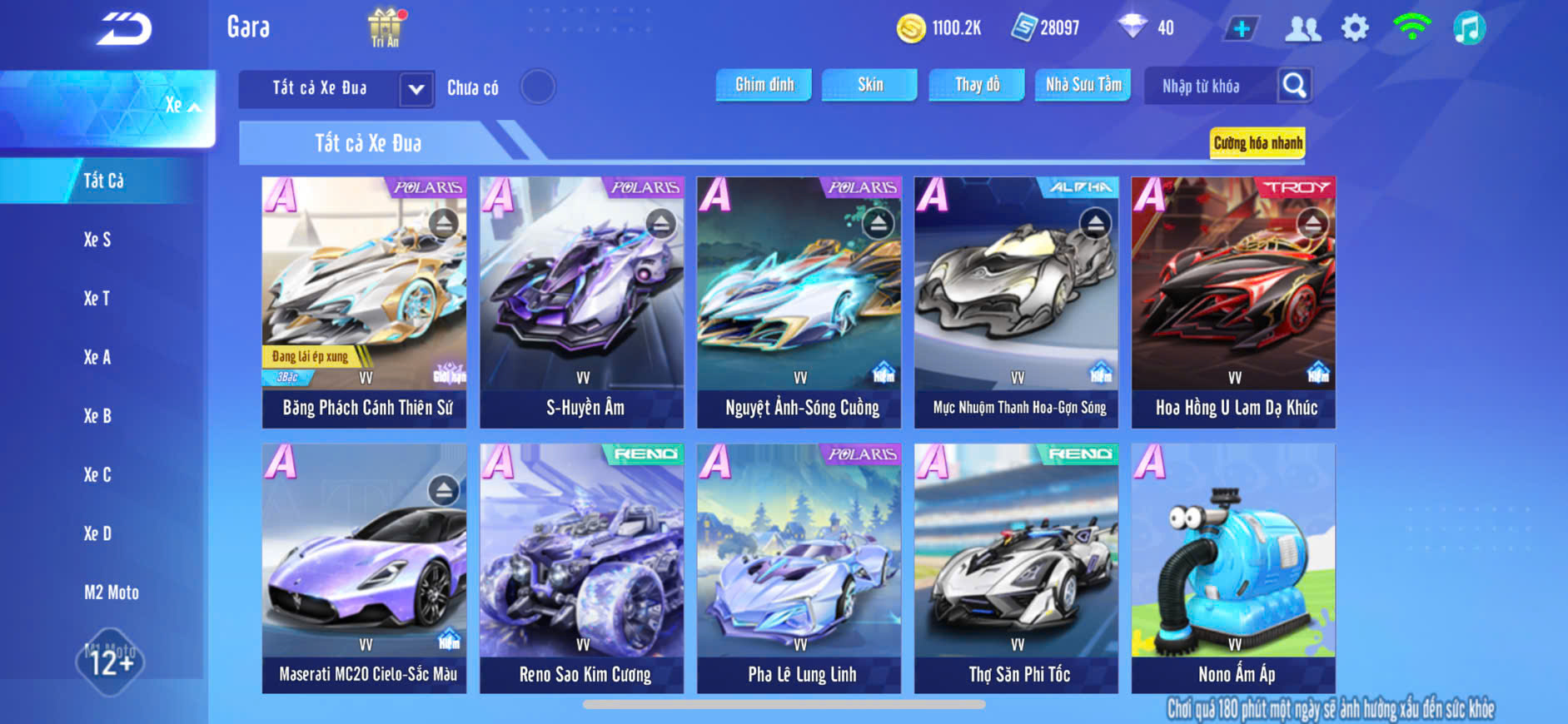Image resolution: width=1568 pixels, height=724 pixels.
Task: Show the Xe T category
Action: tap(97, 299)
